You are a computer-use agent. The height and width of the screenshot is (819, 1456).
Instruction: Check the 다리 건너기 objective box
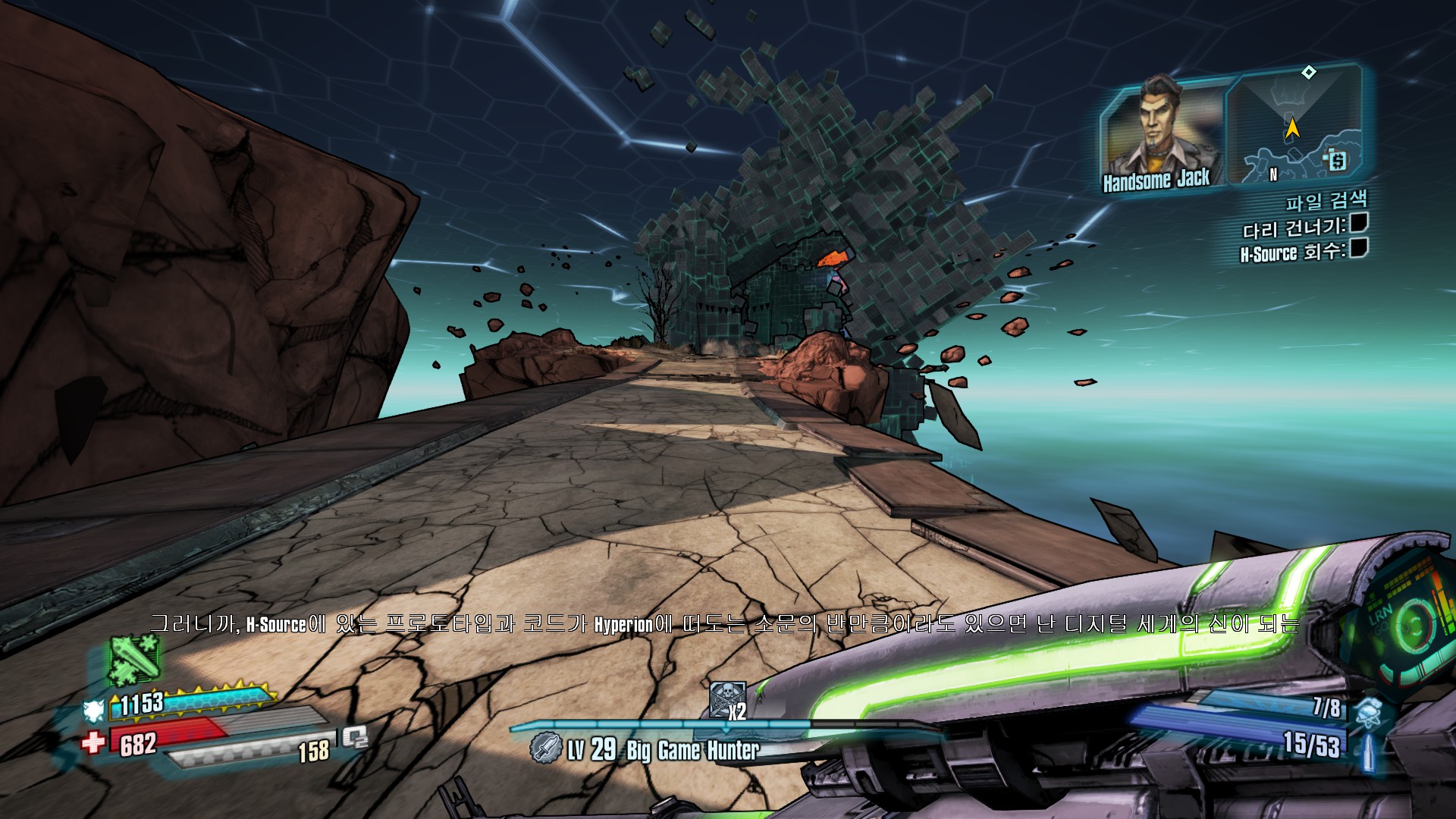point(1358,223)
